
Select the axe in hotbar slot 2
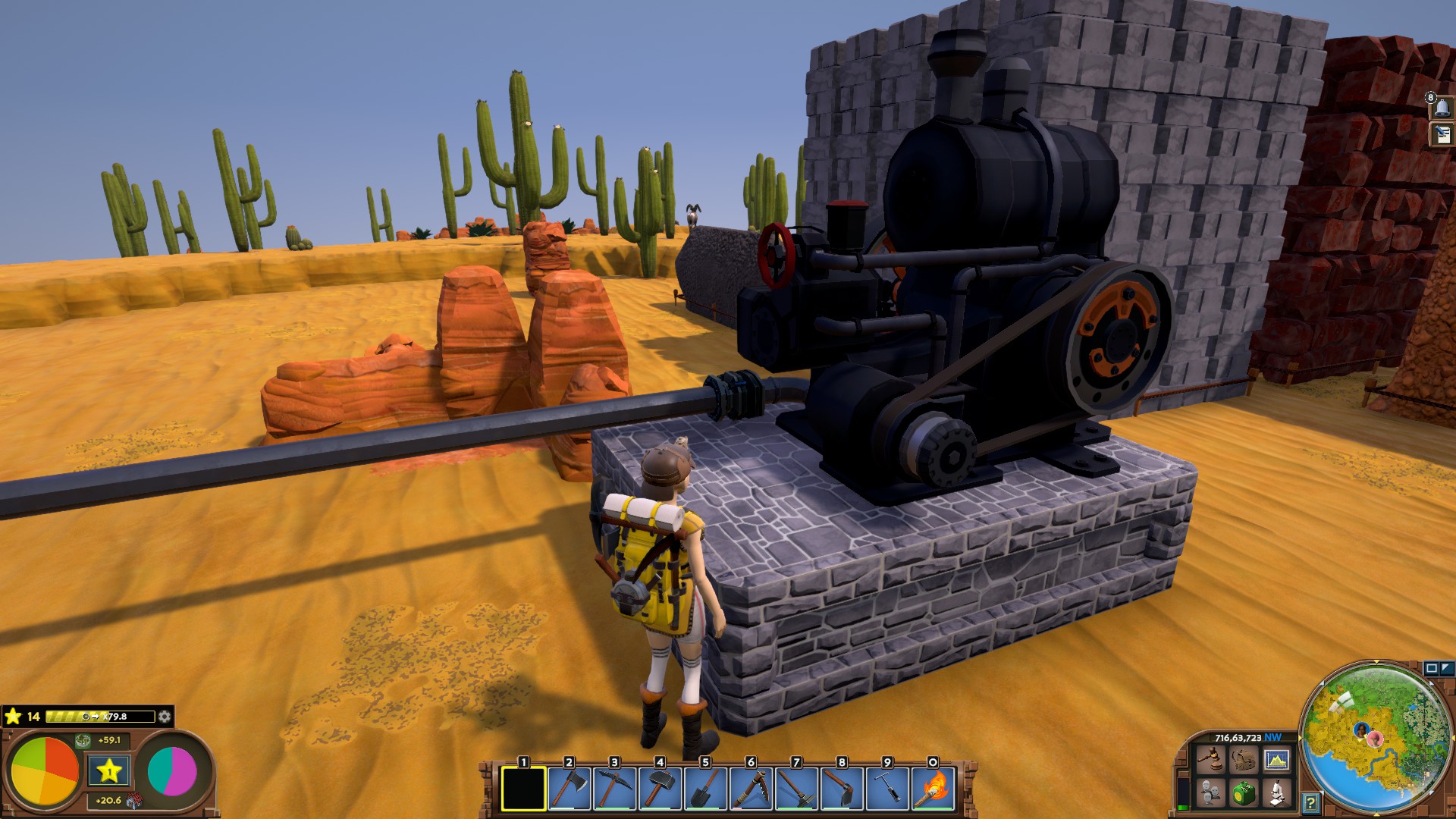[x=569, y=789]
